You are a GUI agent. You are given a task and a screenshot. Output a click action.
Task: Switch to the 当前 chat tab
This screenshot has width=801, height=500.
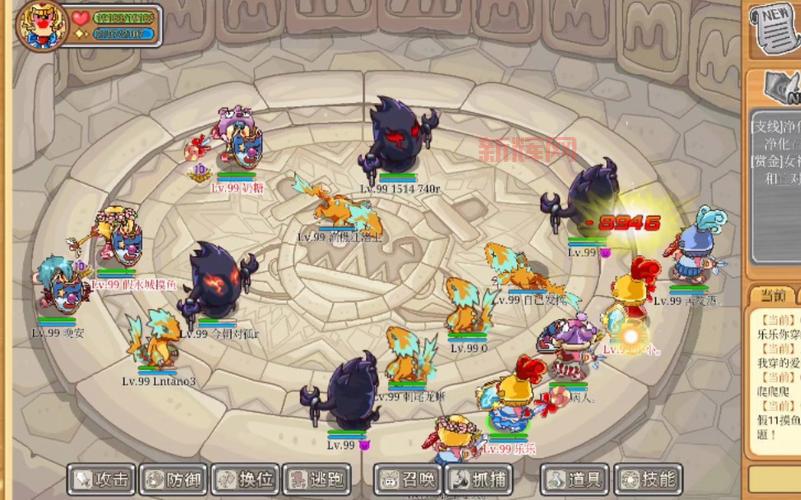coord(769,297)
